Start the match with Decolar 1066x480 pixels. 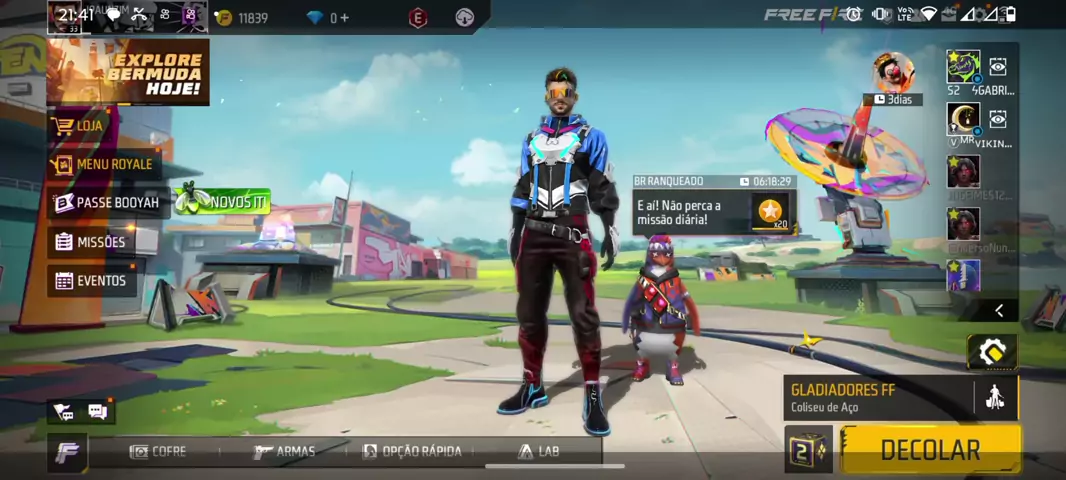click(929, 450)
